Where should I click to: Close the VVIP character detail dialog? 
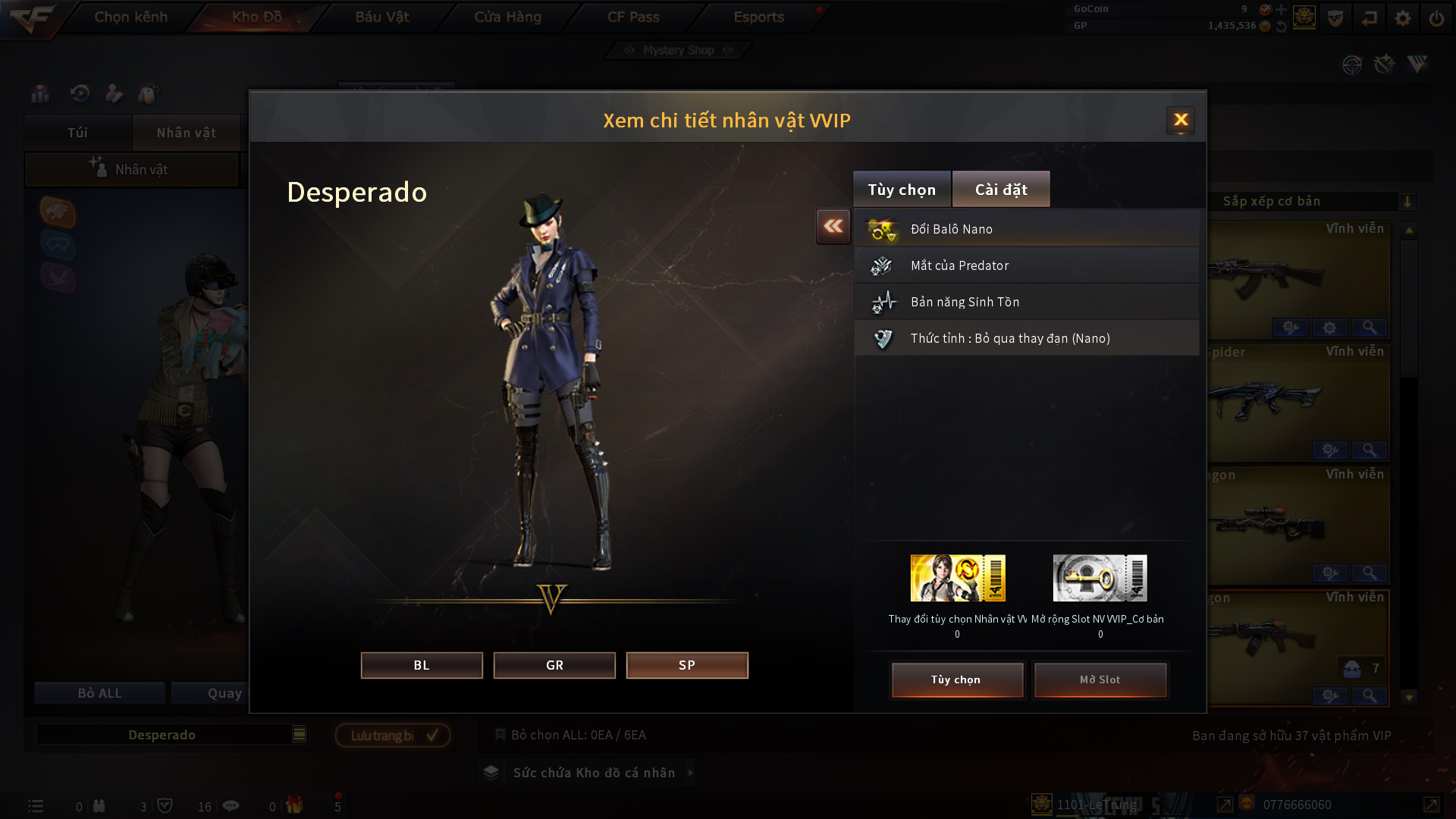coord(1180,120)
